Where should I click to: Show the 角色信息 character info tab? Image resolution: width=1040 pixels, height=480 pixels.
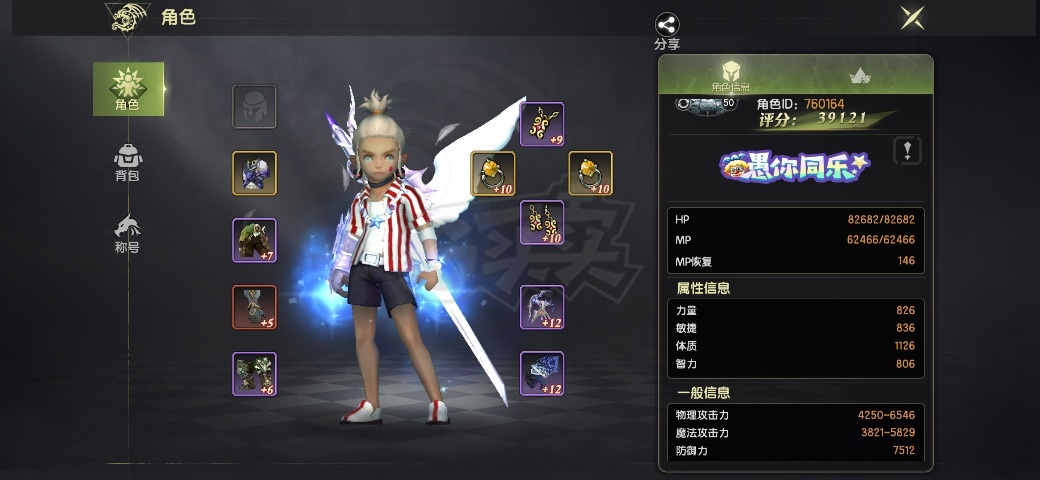click(730, 76)
